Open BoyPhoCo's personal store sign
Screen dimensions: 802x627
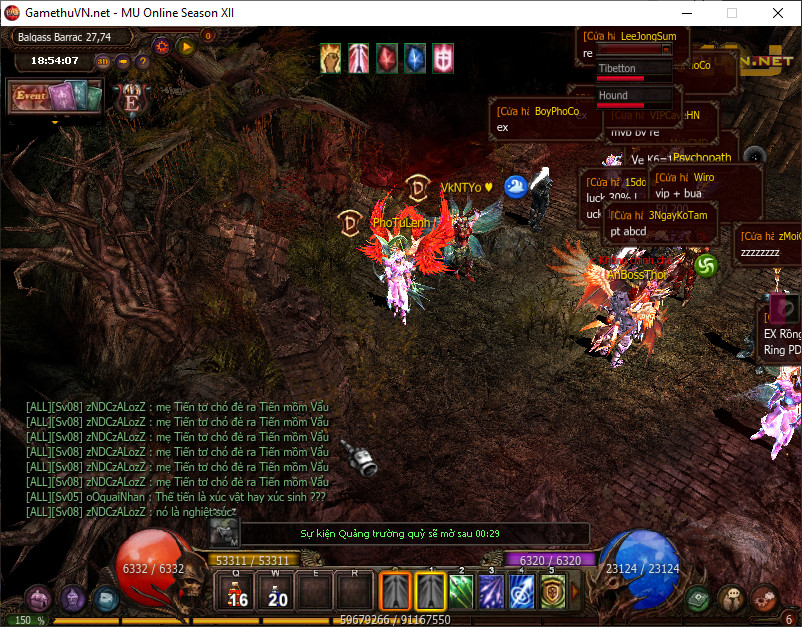[537, 118]
